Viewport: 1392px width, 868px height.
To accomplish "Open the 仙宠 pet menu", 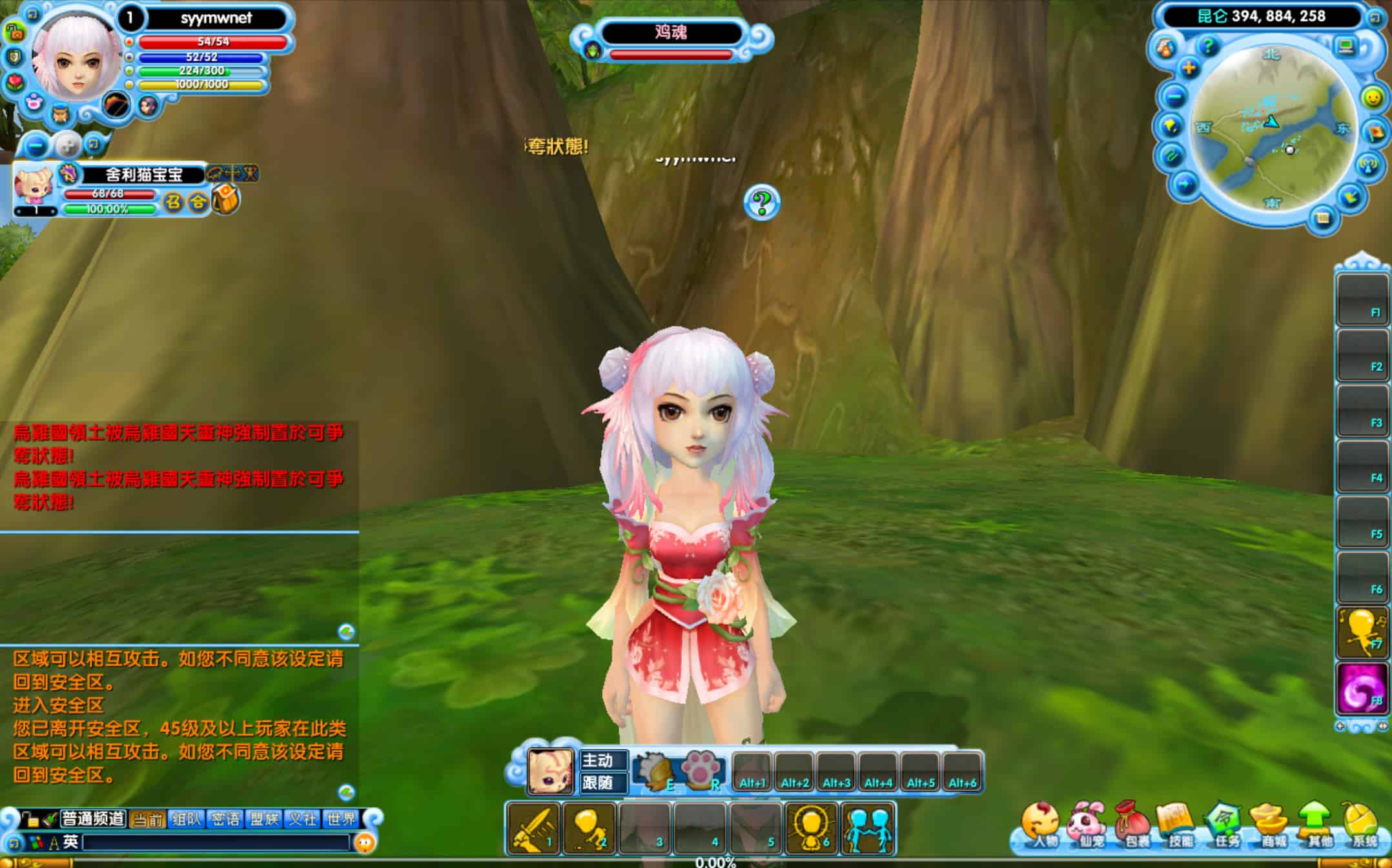I will point(1088,825).
